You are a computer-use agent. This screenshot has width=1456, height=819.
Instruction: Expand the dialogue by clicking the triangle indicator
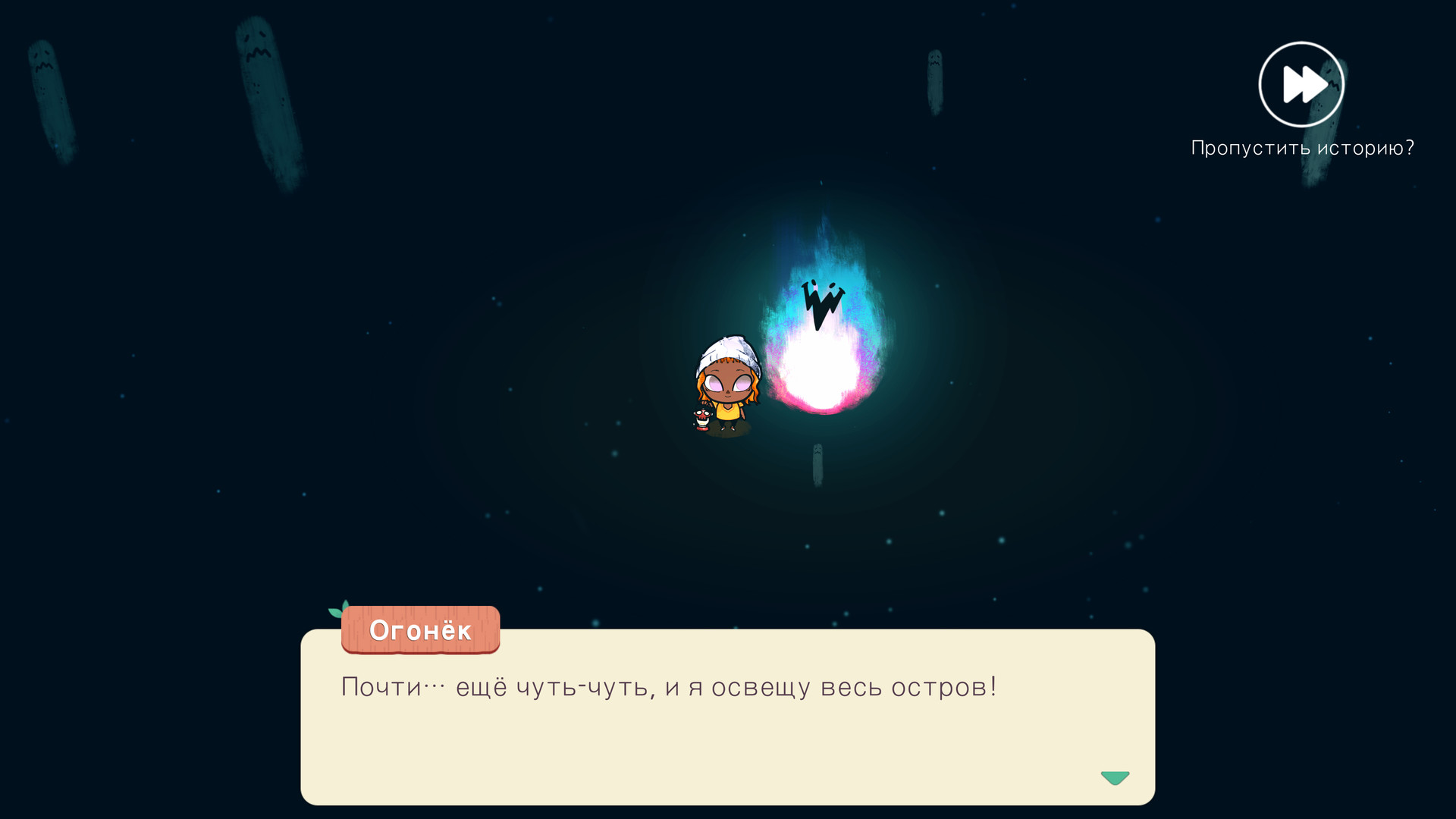click(1115, 777)
